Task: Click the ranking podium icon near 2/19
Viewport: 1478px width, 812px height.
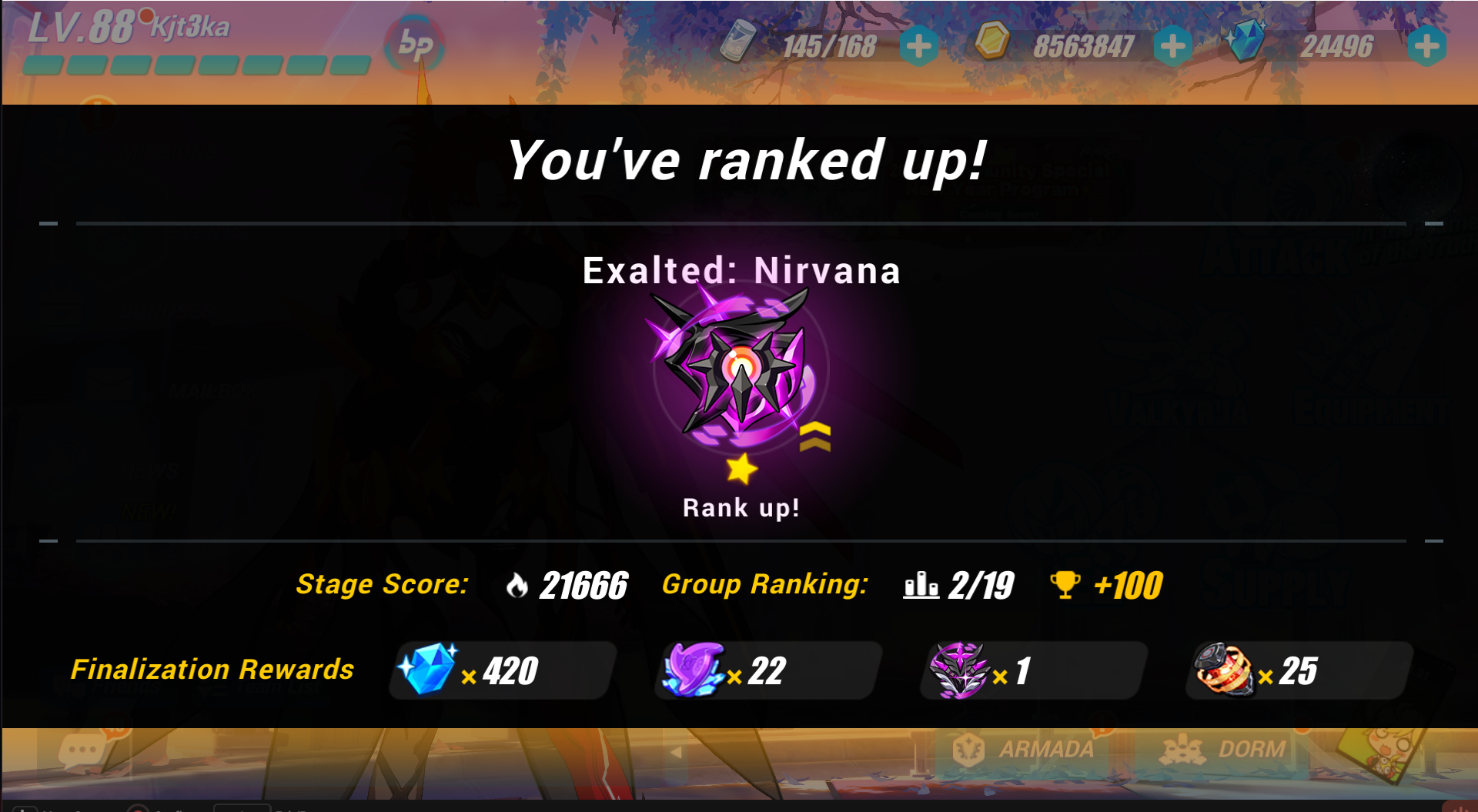Action: point(922,585)
